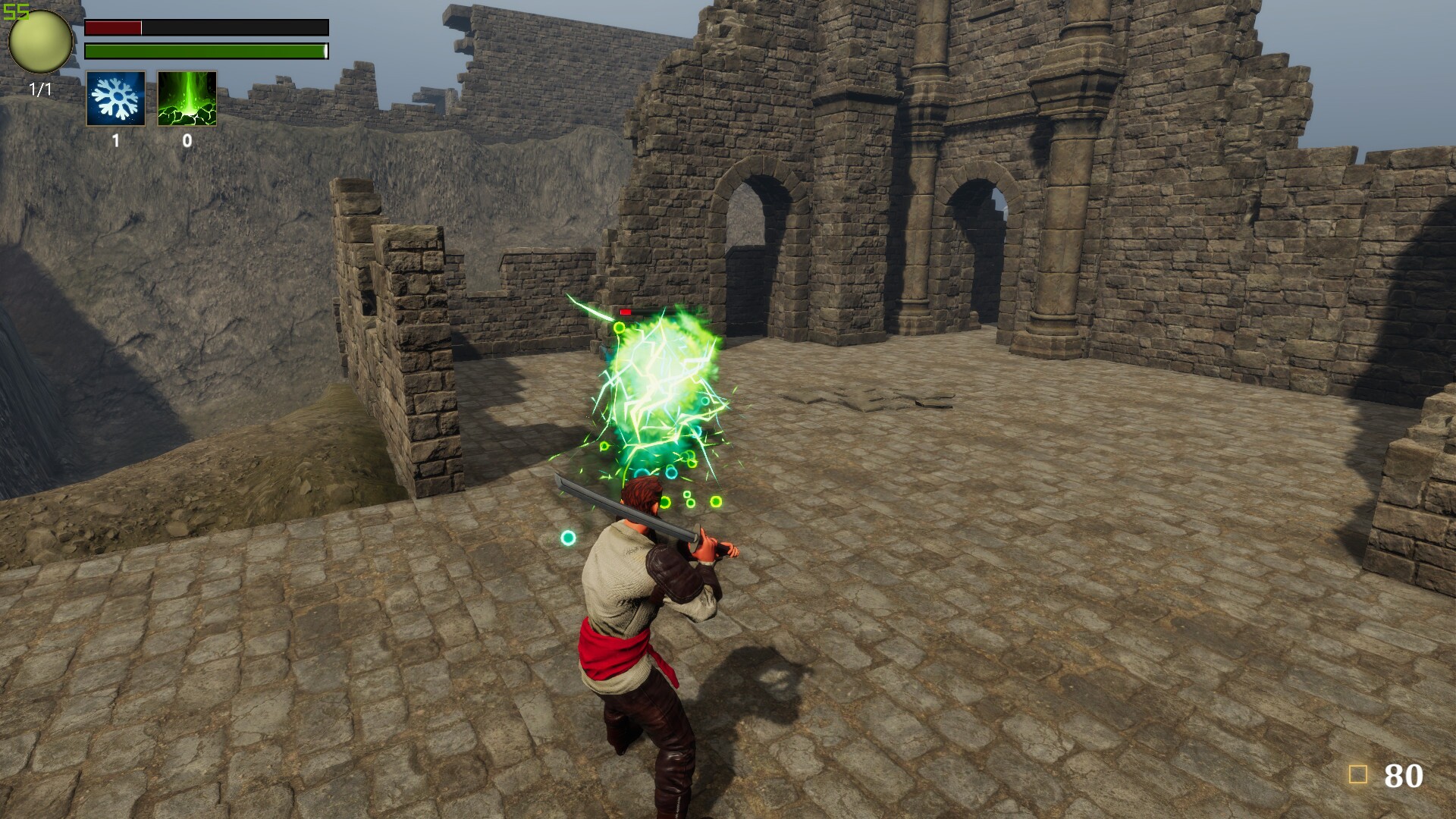The image size is (1456, 819).
Task: Select the snowflake spell showing 1 charge
Action: (x=117, y=99)
